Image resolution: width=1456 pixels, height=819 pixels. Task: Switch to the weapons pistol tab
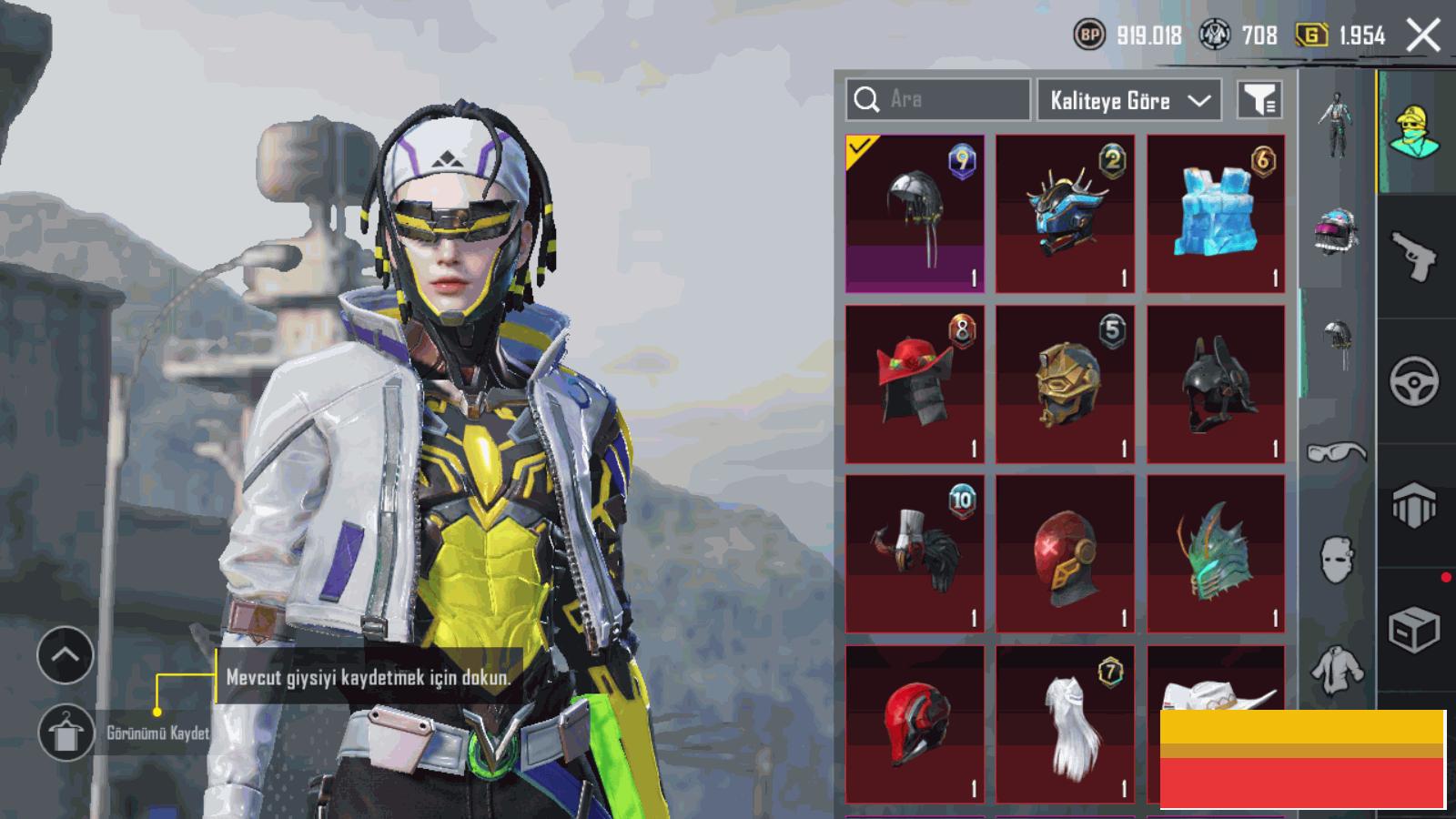pyautogui.click(x=1414, y=257)
